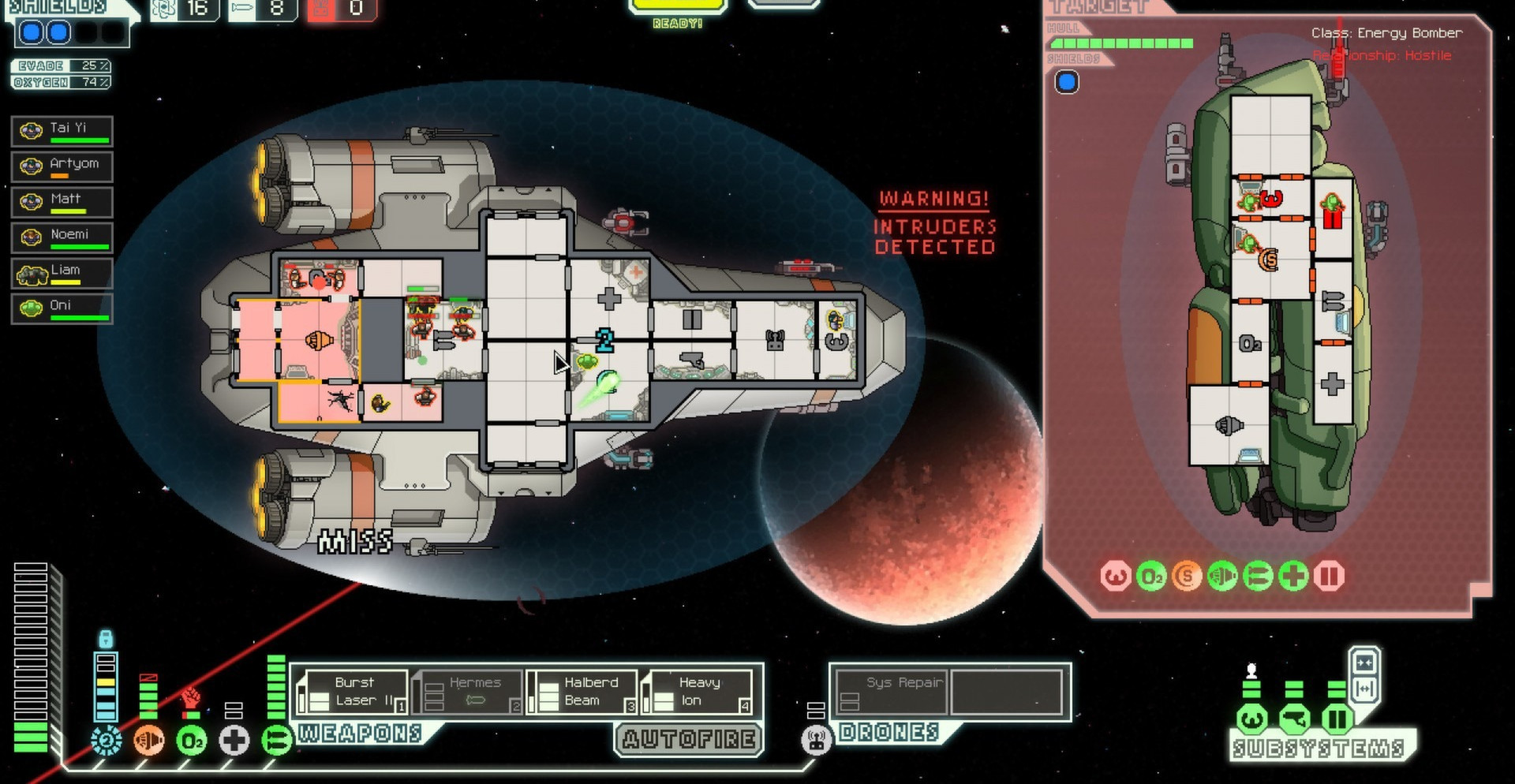Click the shields system power icon
The image size is (1515, 784).
(106, 741)
